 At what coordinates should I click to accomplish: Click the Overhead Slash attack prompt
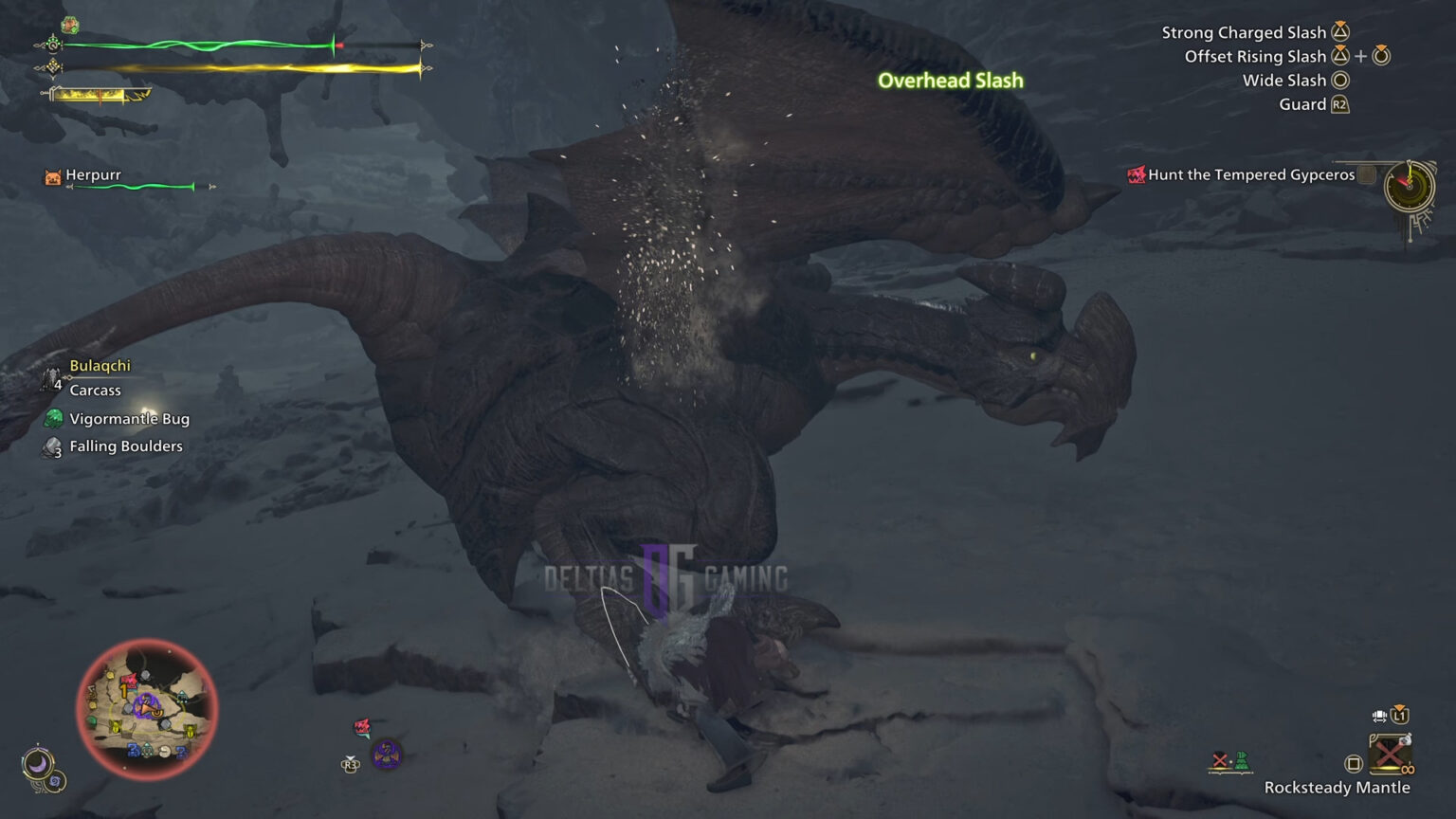(950, 81)
